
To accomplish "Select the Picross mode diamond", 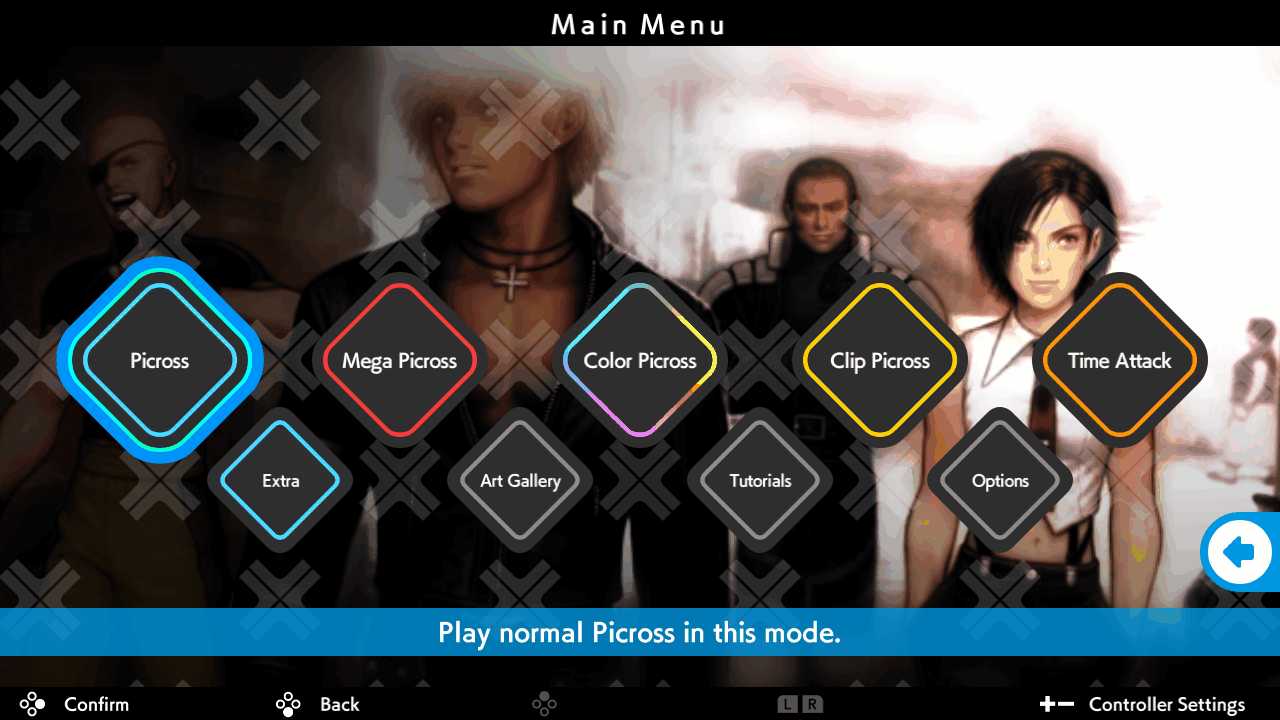I will tap(159, 361).
